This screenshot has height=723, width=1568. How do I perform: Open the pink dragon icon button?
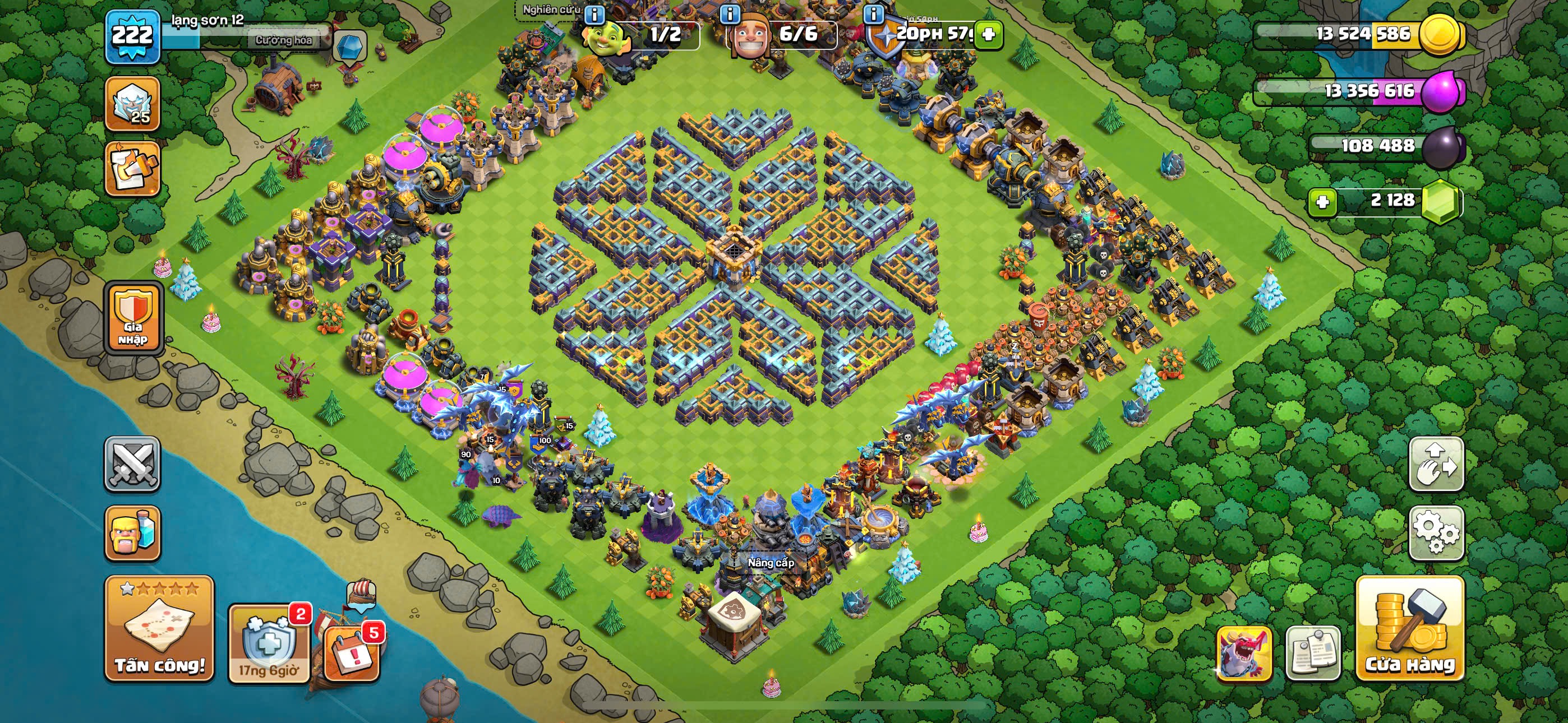click(x=1244, y=653)
